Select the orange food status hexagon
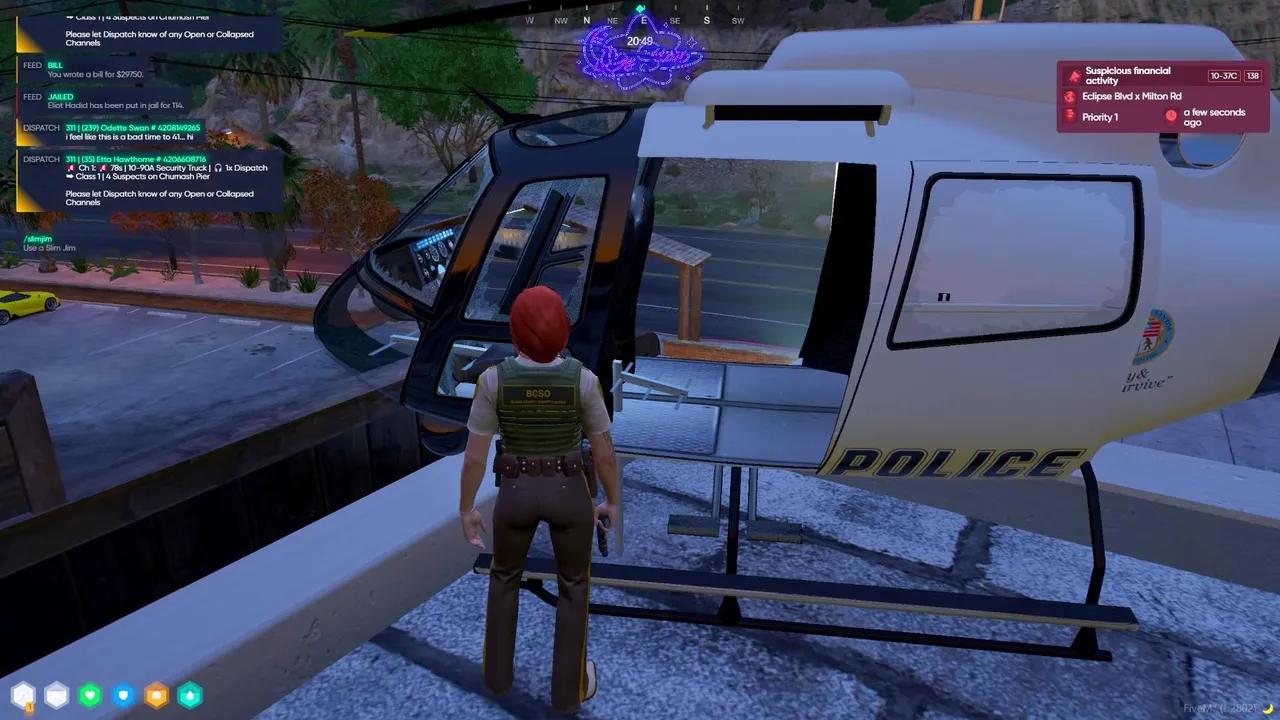1280x720 pixels. point(156,694)
